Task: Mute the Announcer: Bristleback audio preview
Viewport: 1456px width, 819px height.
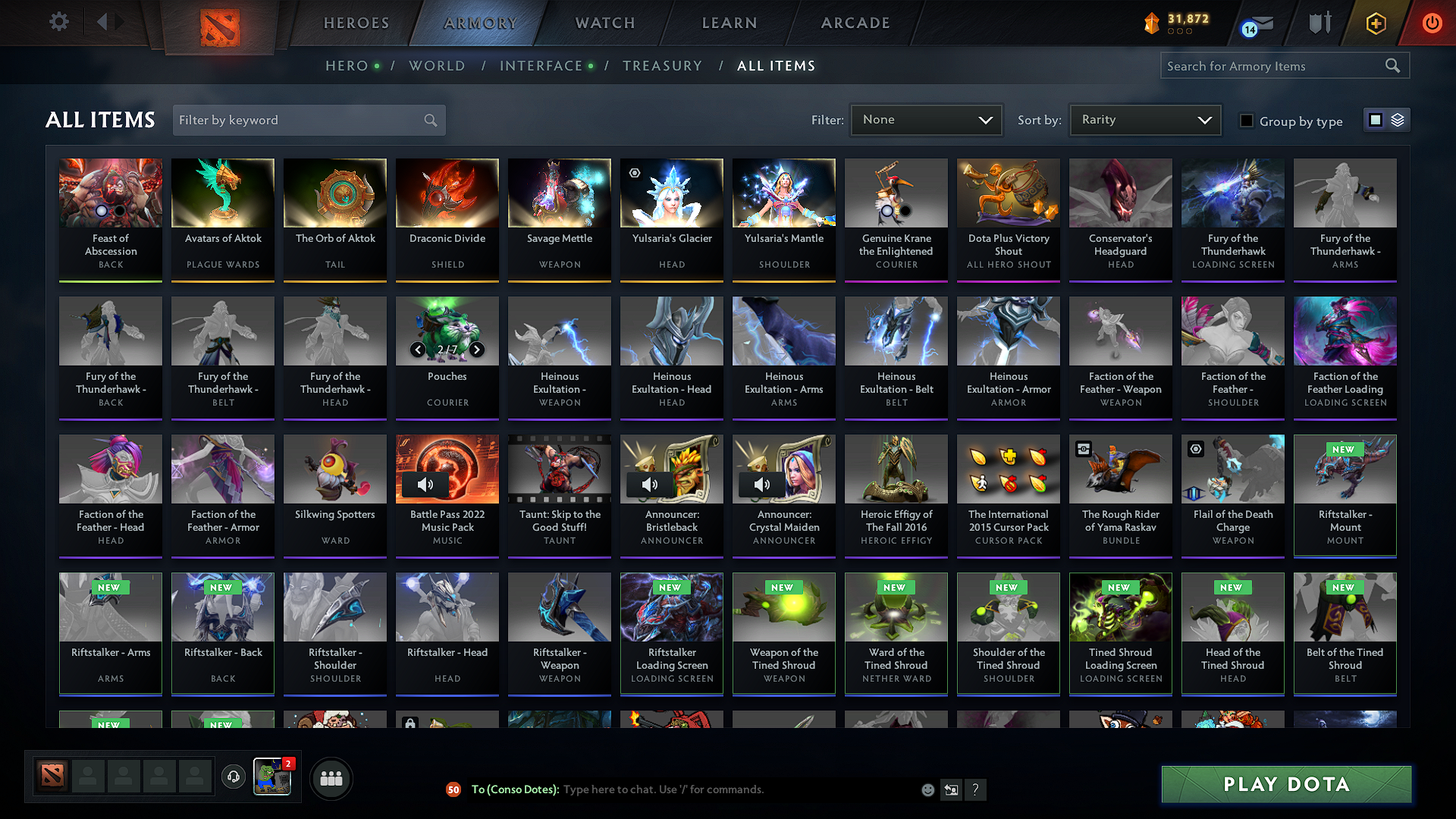Action: [x=650, y=485]
